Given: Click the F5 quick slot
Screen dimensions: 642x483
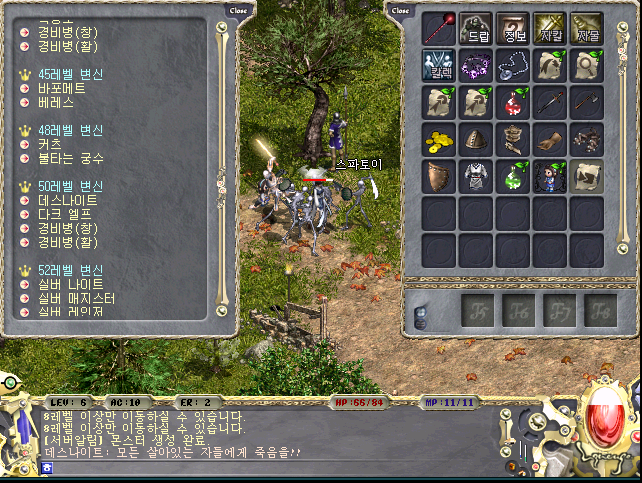Looking at the screenshot, I should (x=476, y=311).
